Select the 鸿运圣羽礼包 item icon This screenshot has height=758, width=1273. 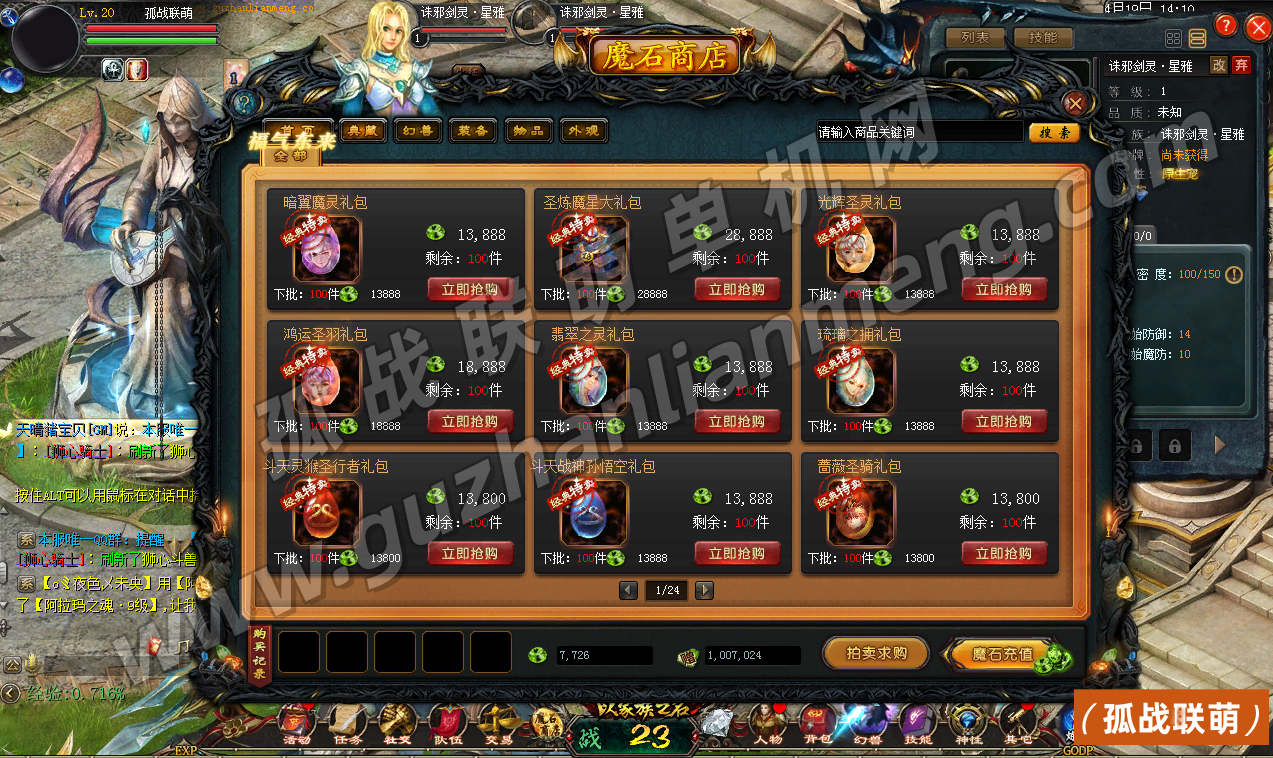click(x=328, y=382)
